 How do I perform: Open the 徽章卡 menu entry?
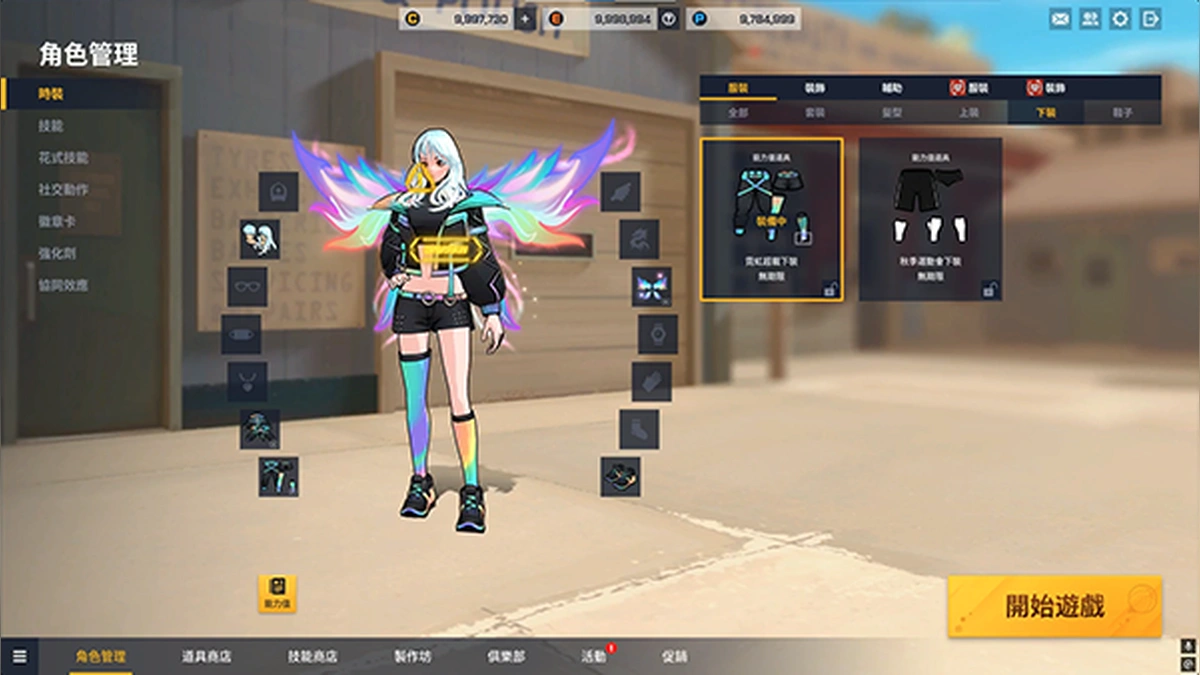[57, 222]
